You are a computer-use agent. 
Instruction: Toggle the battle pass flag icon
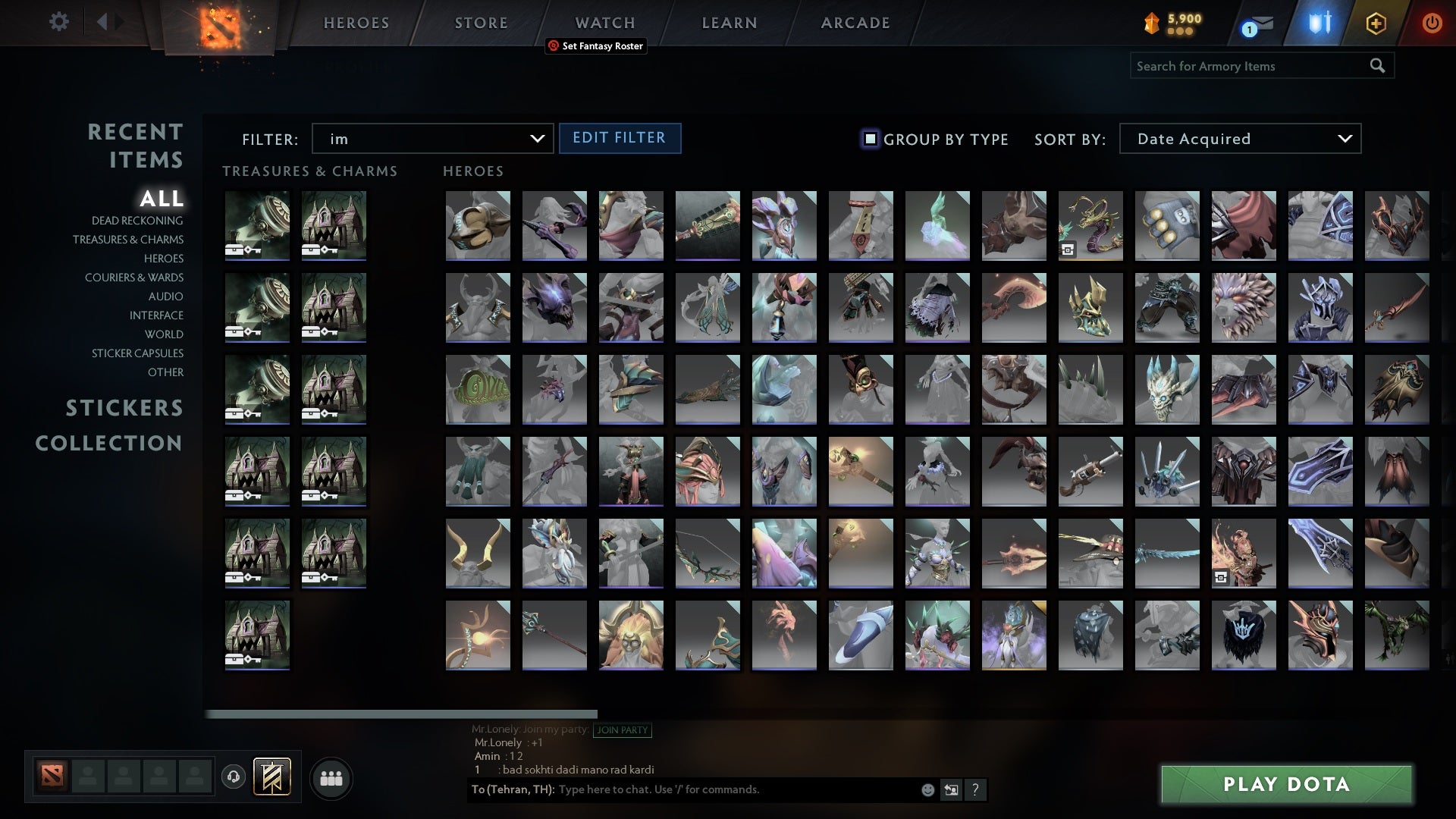click(x=270, y=777)
